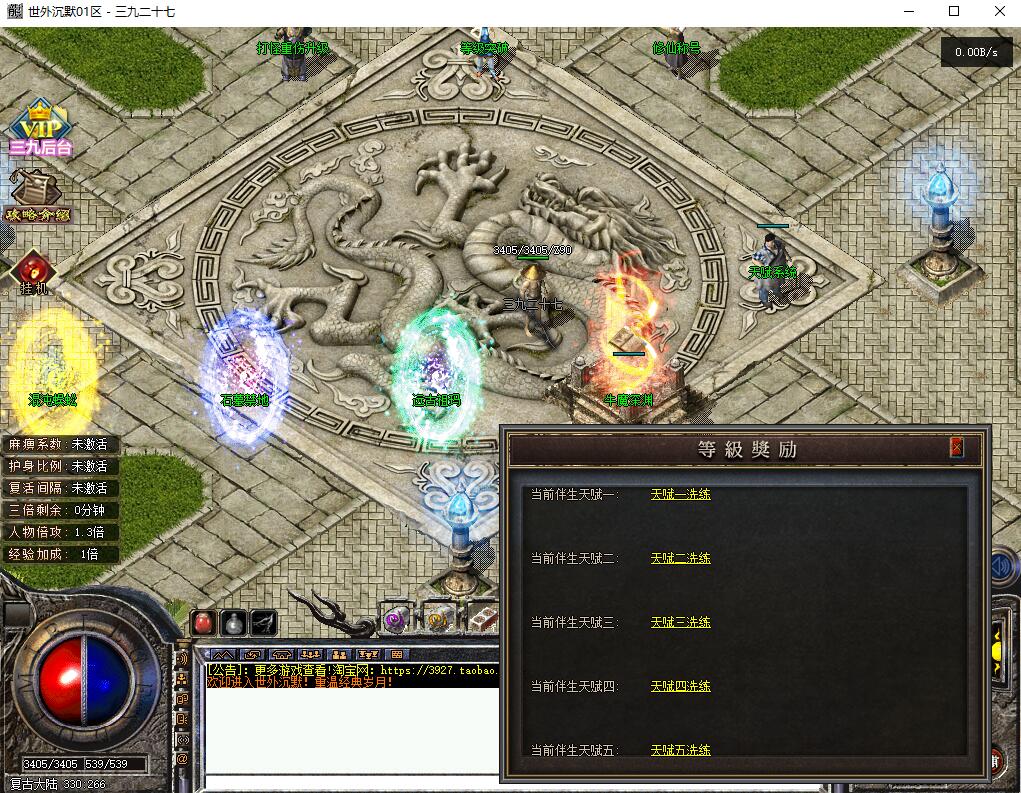Viewport: 1021px width, 793px height.
Task: Toggle the blue sound speaker button
Action: pyautogui.click(x=1003, y=567)
